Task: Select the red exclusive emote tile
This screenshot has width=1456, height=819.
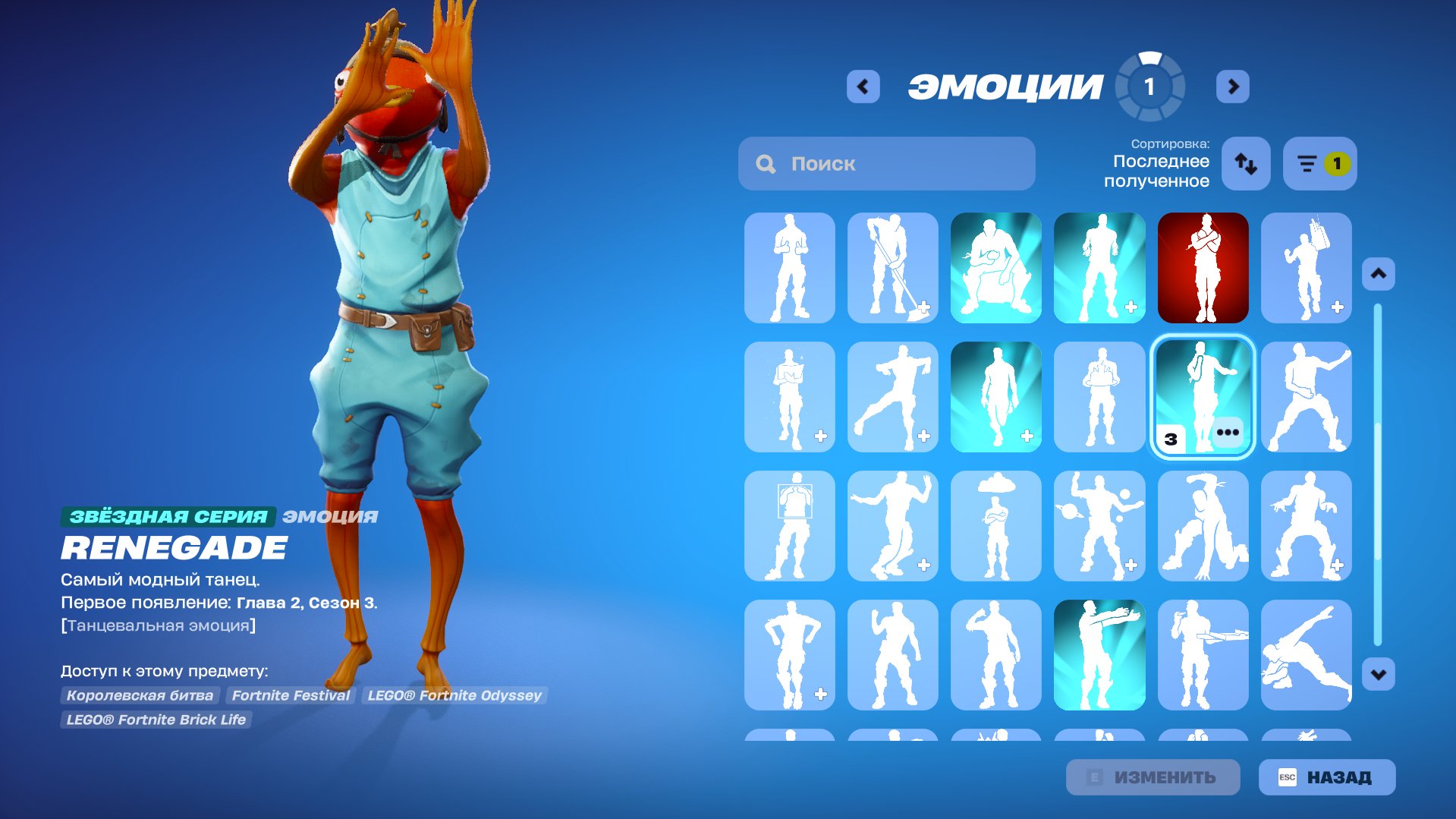Action: [1203, 266]
